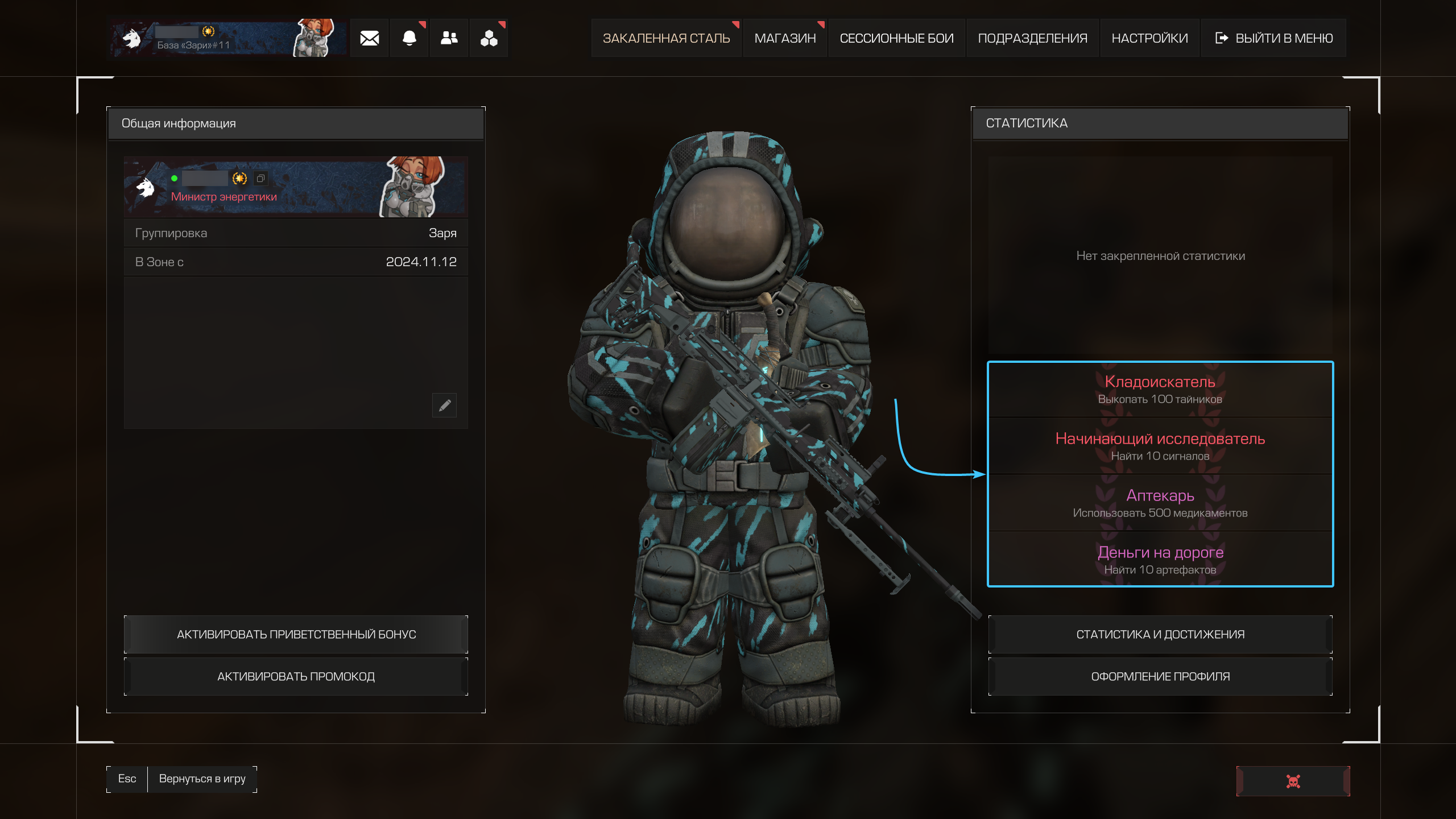The image size is (1456, 819).
Task: Edit profile description with pencil icon
Action: 444,405
